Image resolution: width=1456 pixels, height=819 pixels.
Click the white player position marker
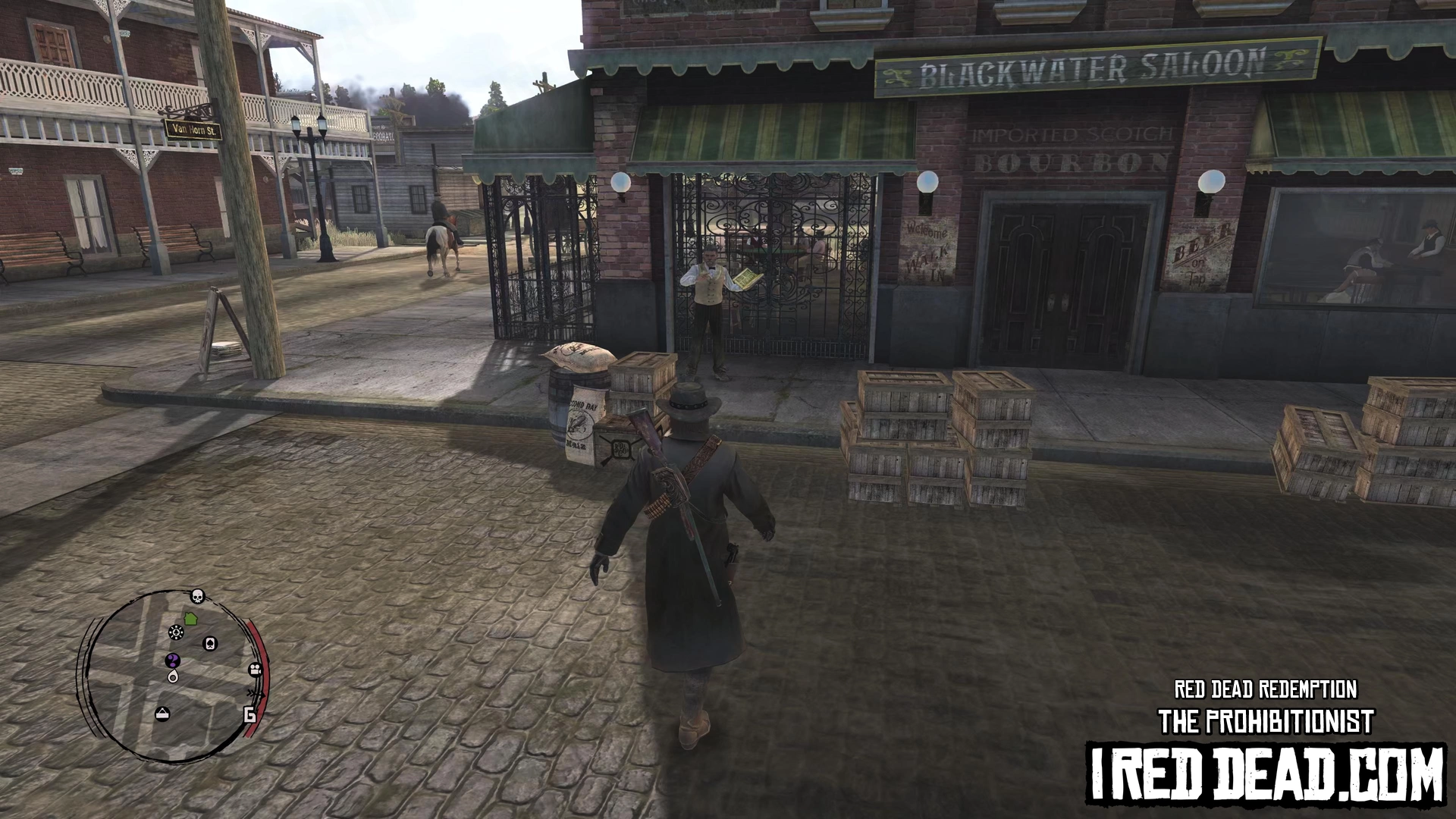tap(173, 676)
